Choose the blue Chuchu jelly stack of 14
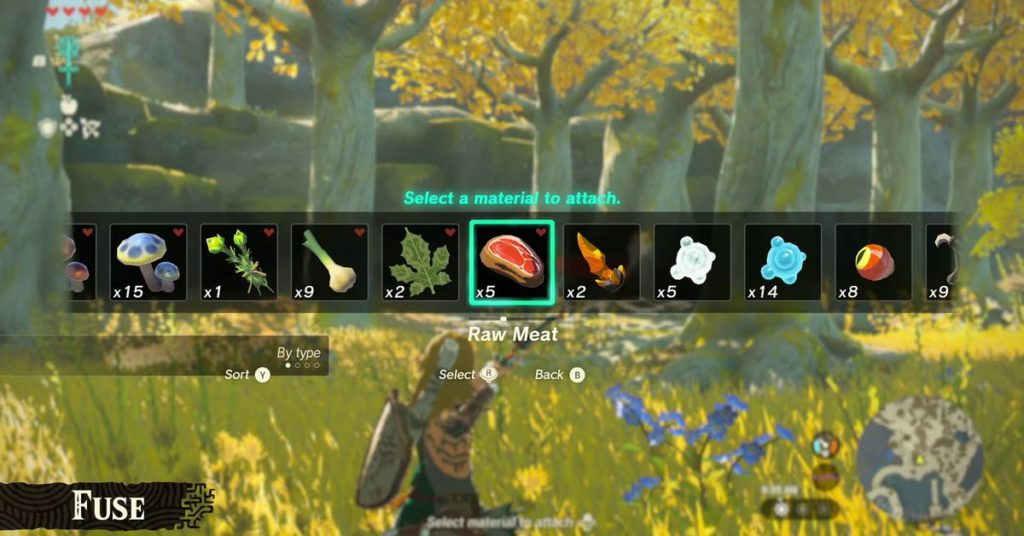Viewport: 1024px width, 536px height. tap(783, 262)
